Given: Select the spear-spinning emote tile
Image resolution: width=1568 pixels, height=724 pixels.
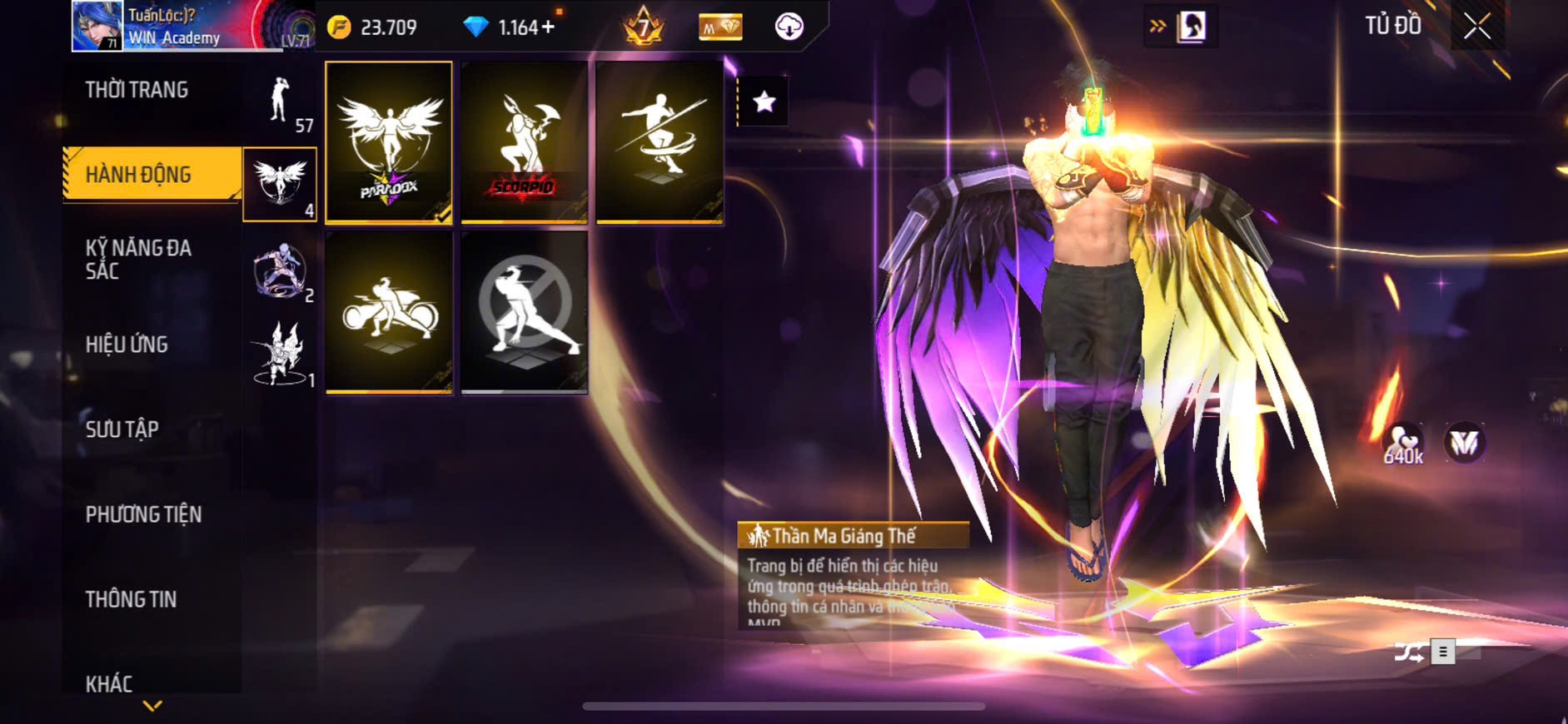Looking at the screenshot, I should click(659, 142).
